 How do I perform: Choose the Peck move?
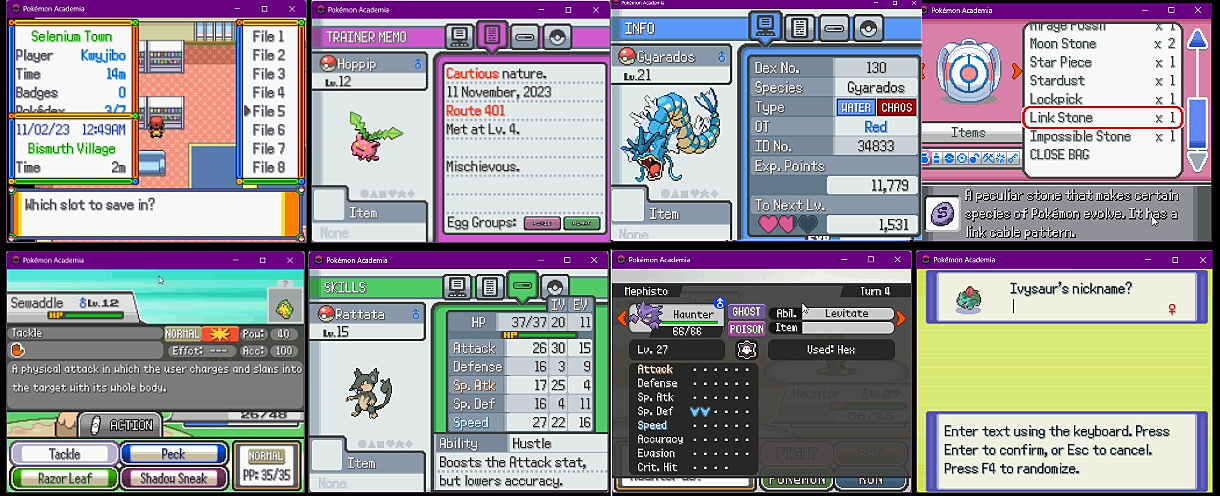pos(173,454)
